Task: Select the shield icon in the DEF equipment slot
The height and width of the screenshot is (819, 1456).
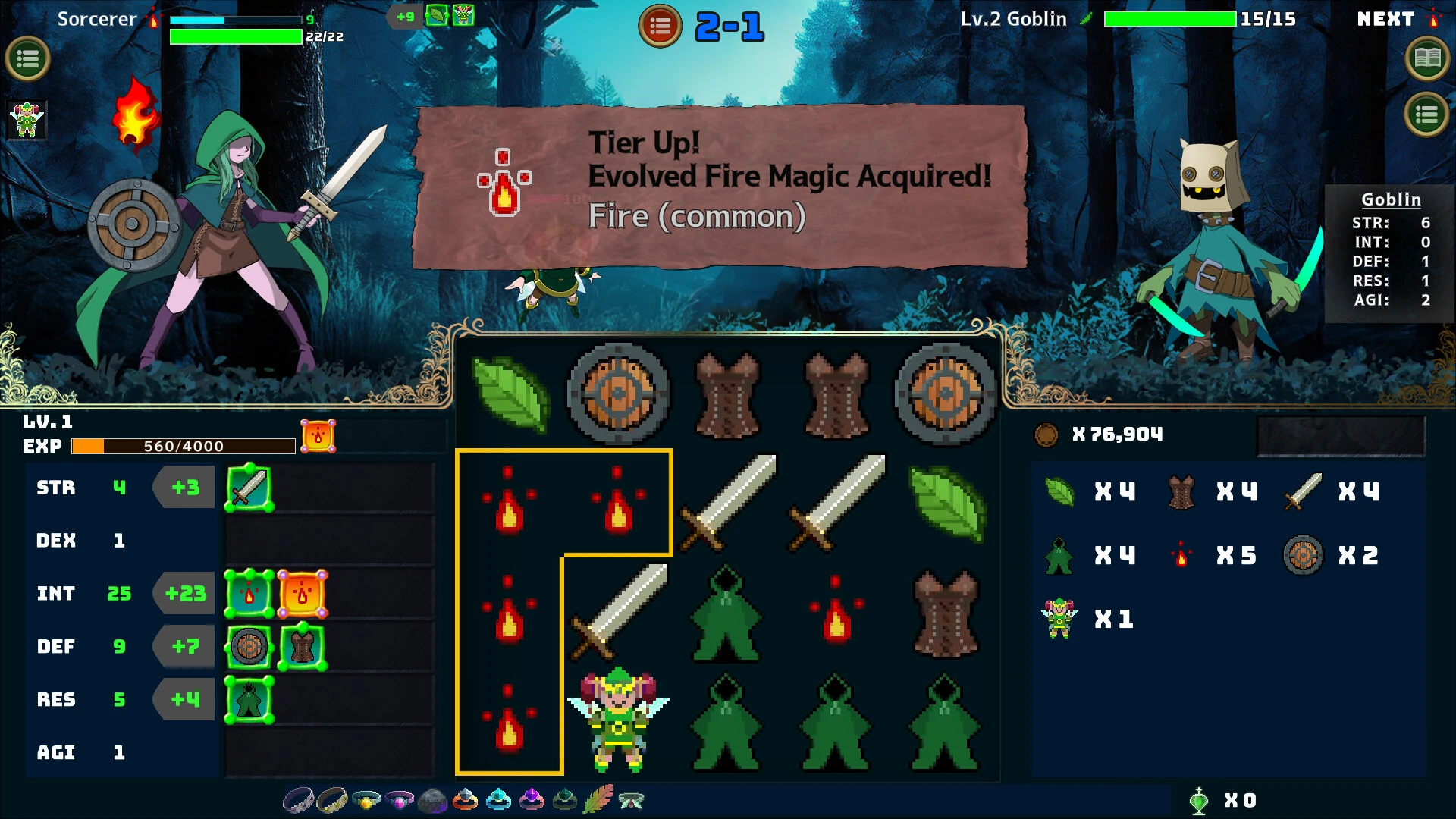Action: click(249, 646)
